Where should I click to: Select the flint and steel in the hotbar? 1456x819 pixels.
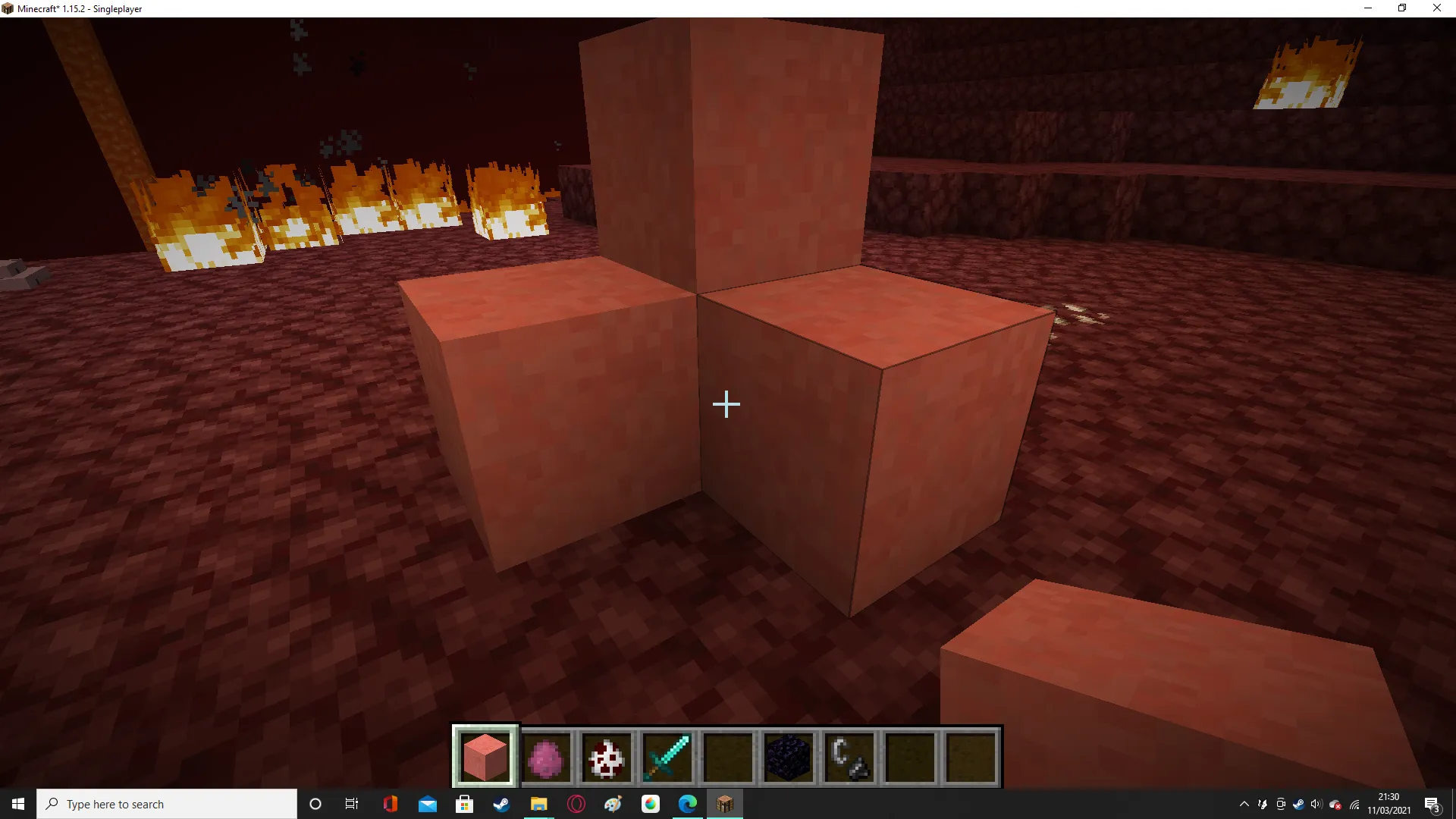(x=848, y=756)
